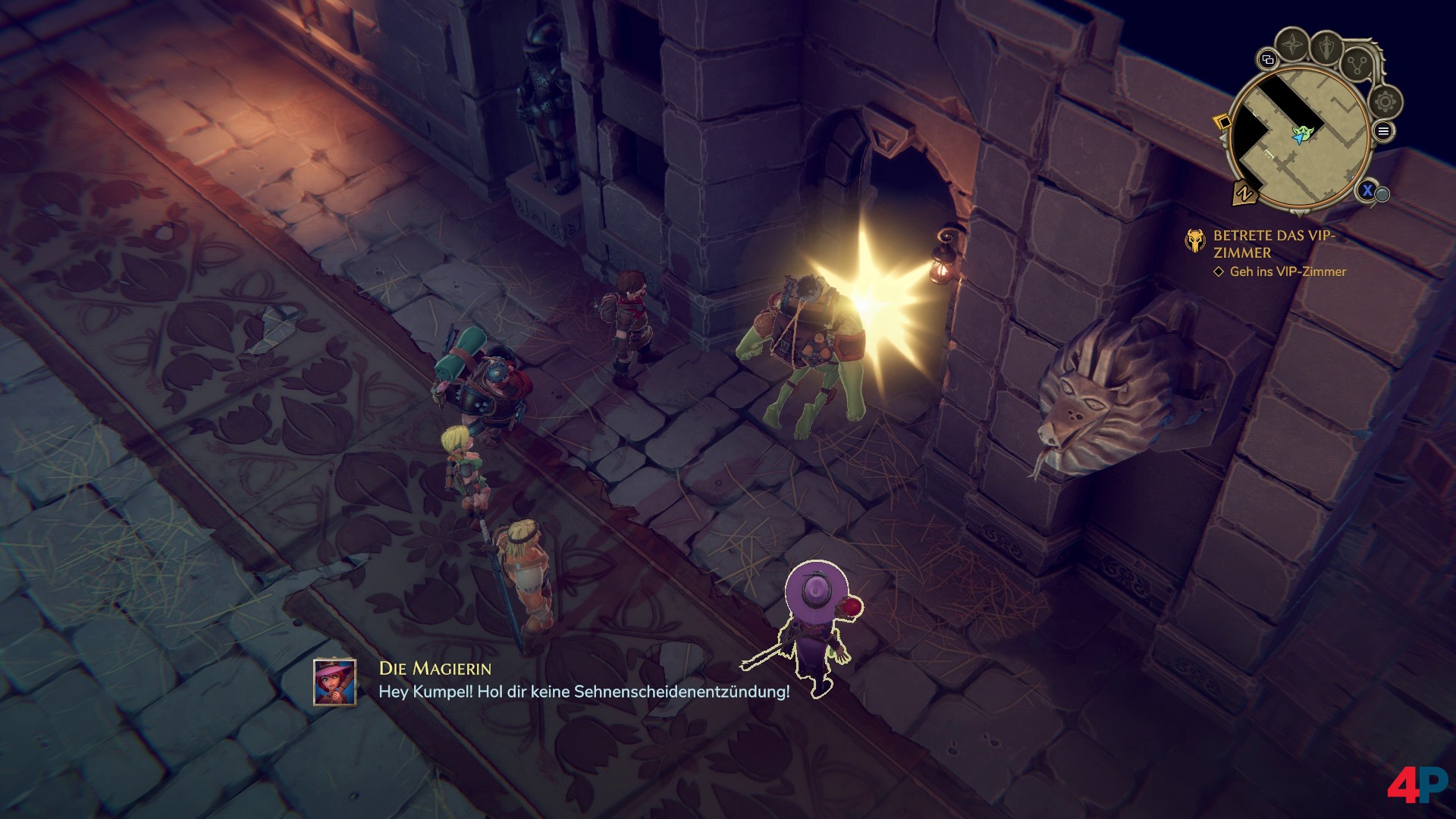
Task: Open the skill tree nodes icon
Action: (x=1357, y=65)
